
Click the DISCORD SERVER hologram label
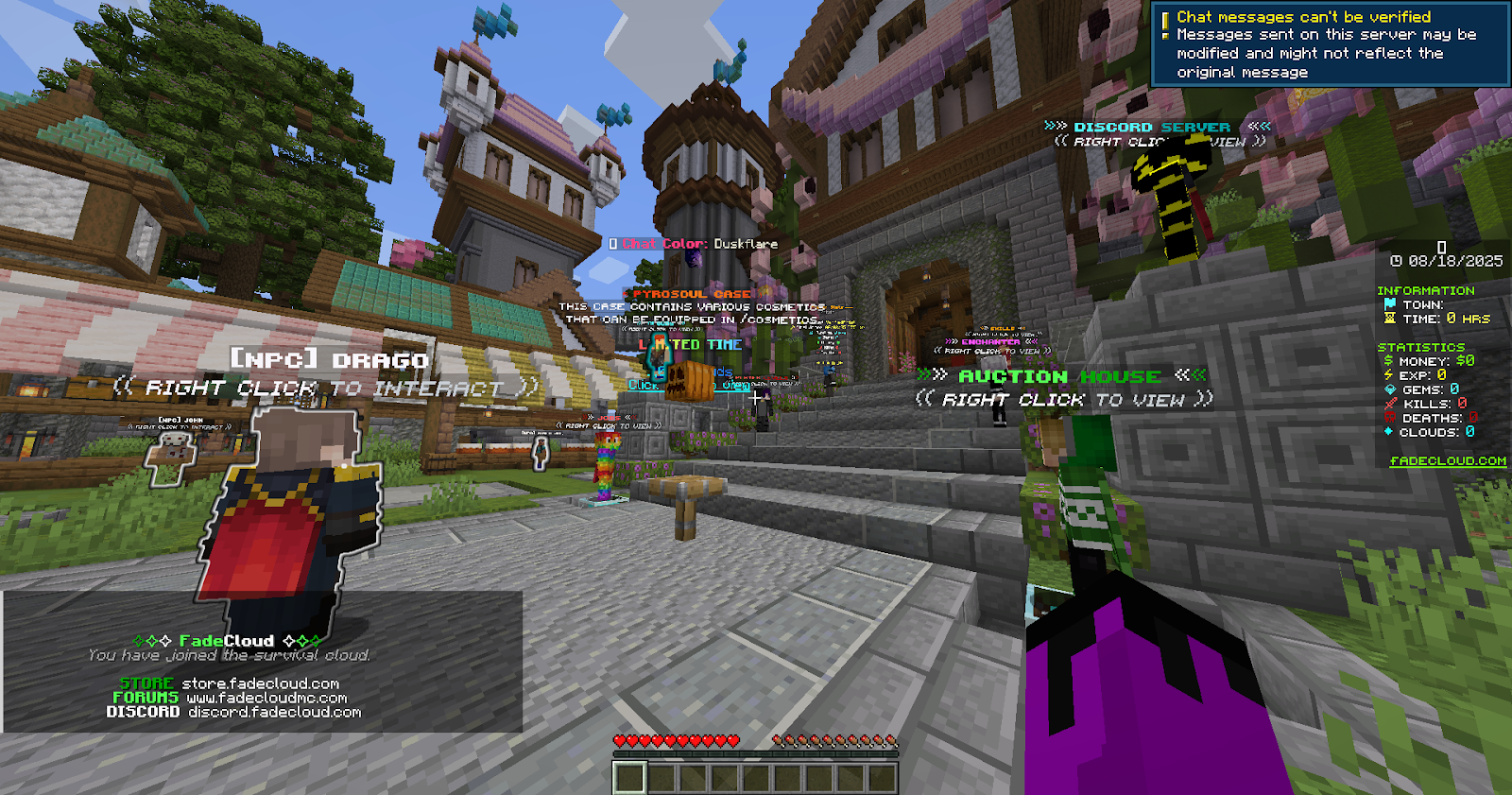(x=1151, y=126)
